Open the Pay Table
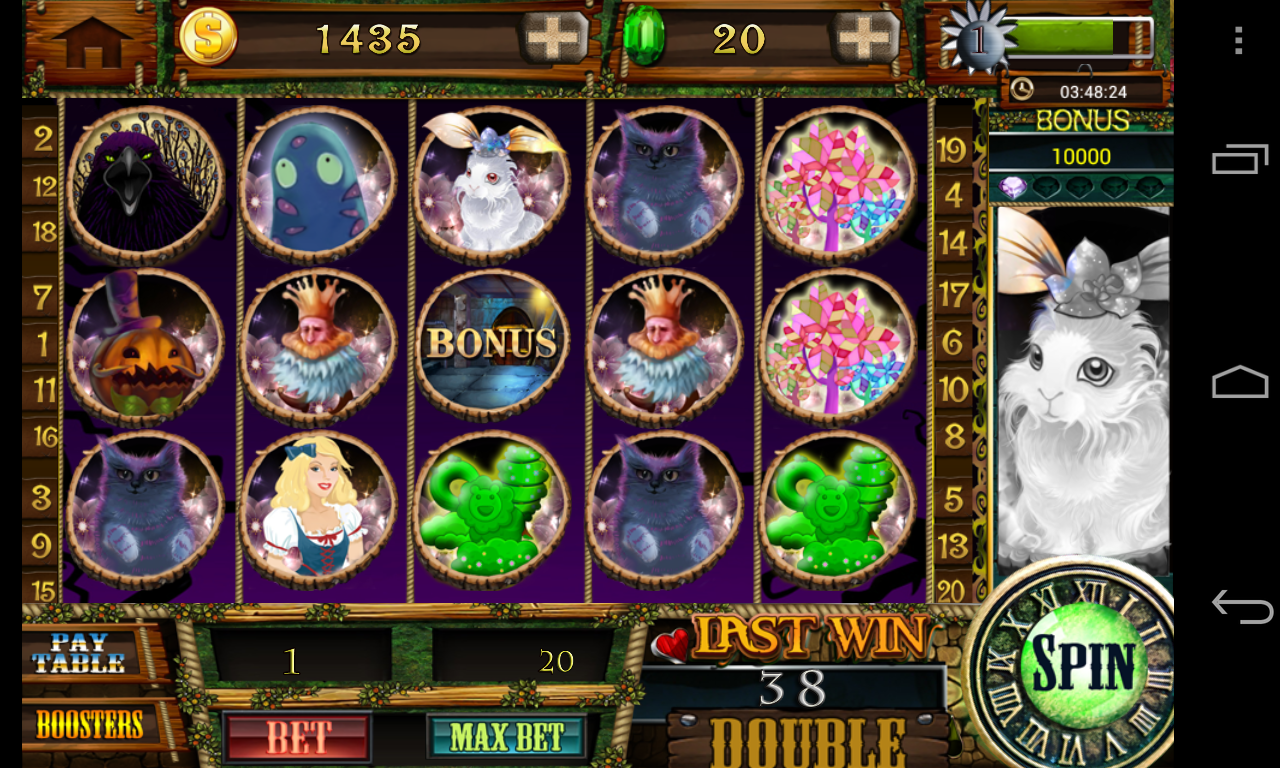 pos(79,653)
